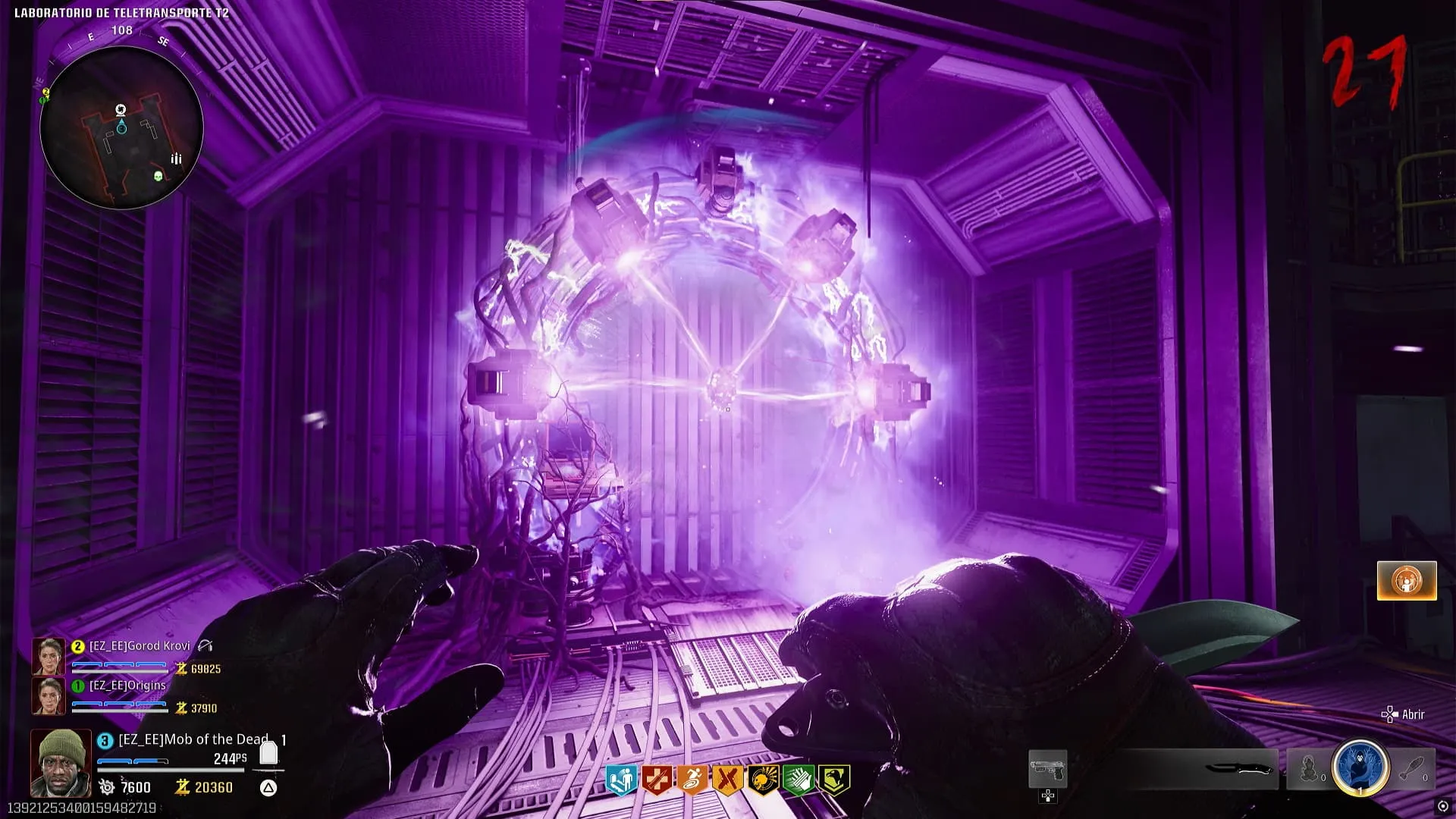Click the orange glowing power-up icon

tap(1407, 581)
